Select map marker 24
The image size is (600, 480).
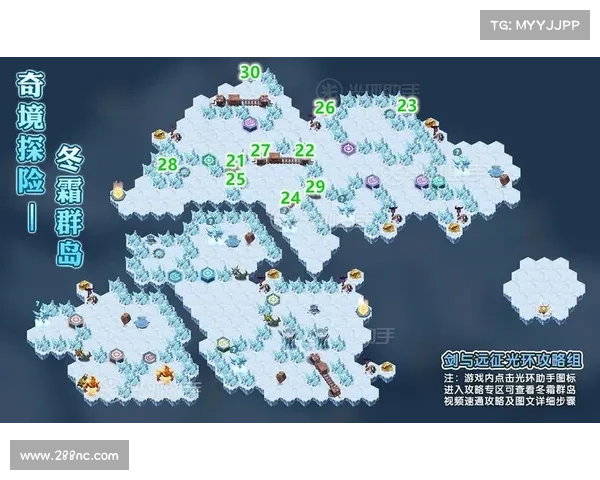[290, 197]
